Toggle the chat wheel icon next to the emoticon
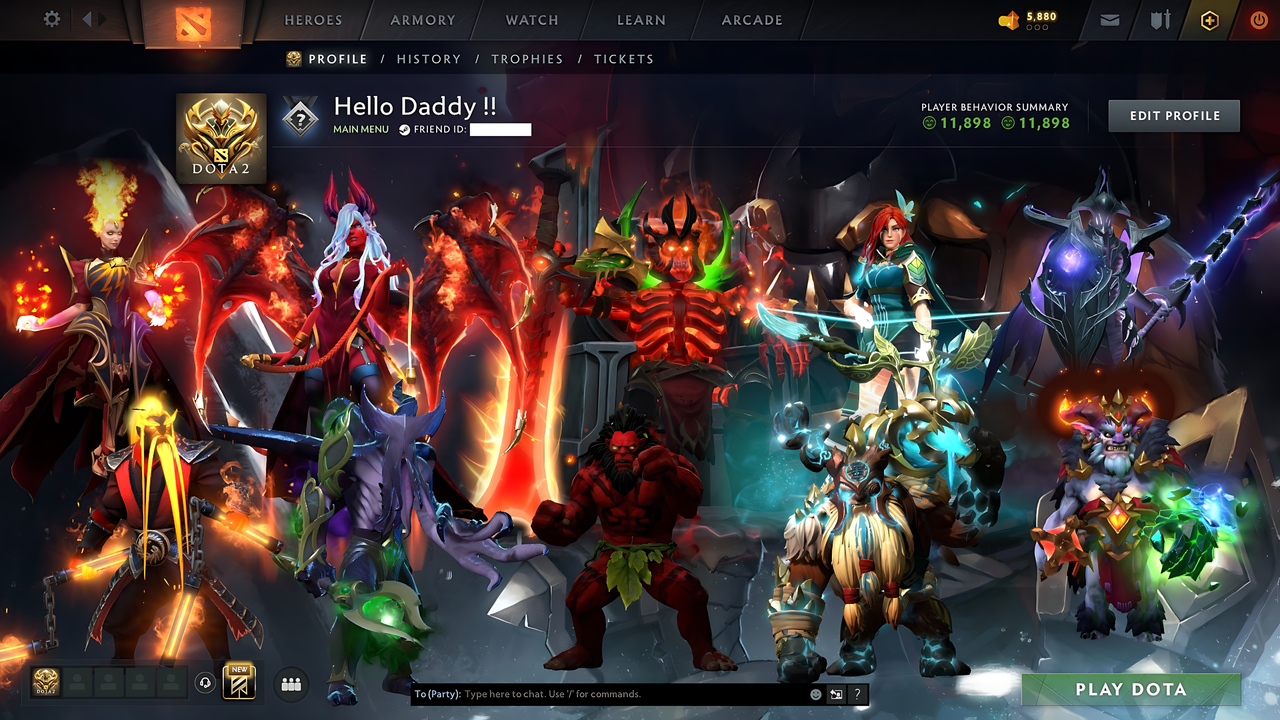The height and width of the screenshot is (720, 1280). click(837, 694)
